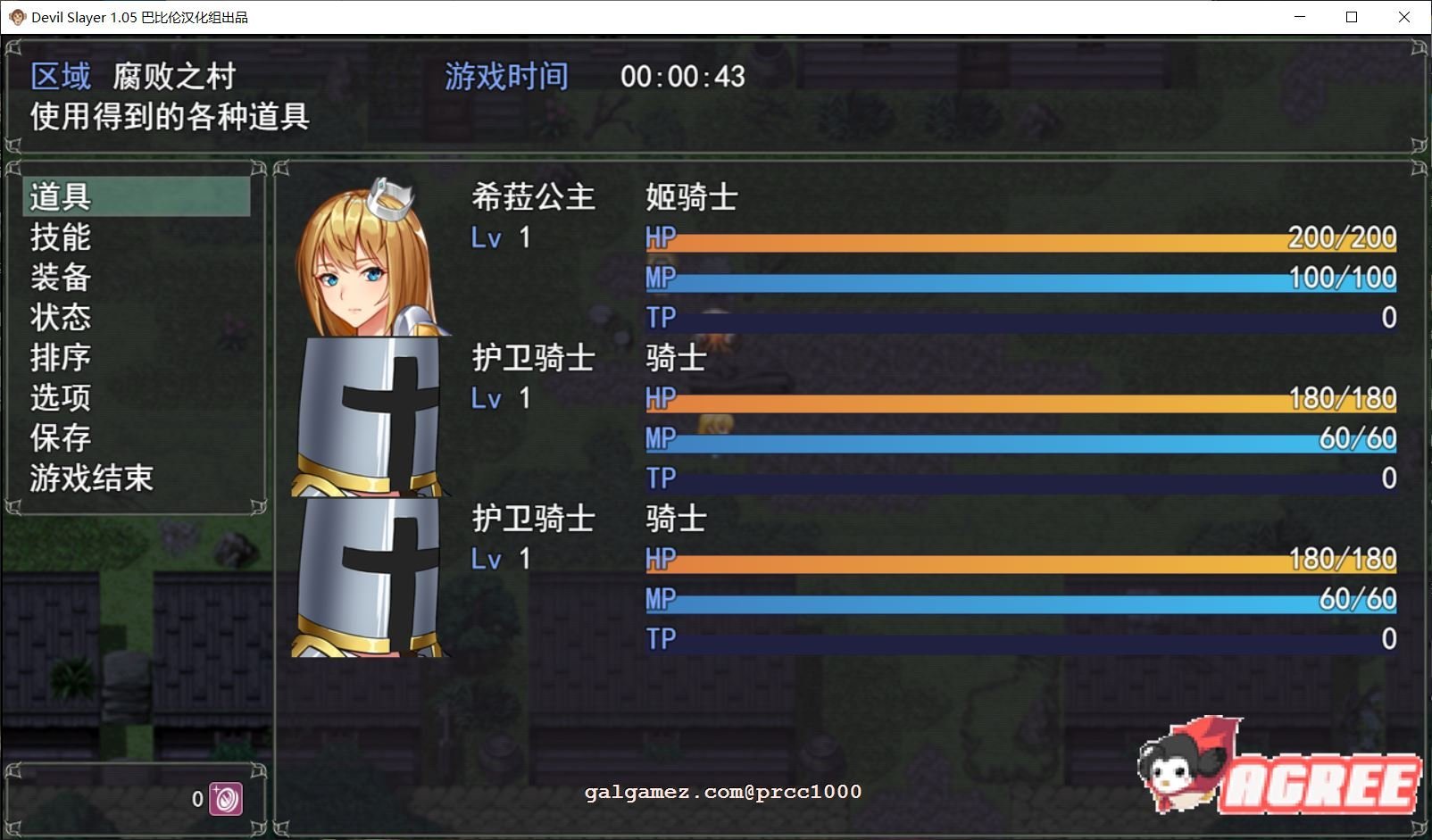
Task: Click the area name 腐败之村
Action: coord(173,76)
